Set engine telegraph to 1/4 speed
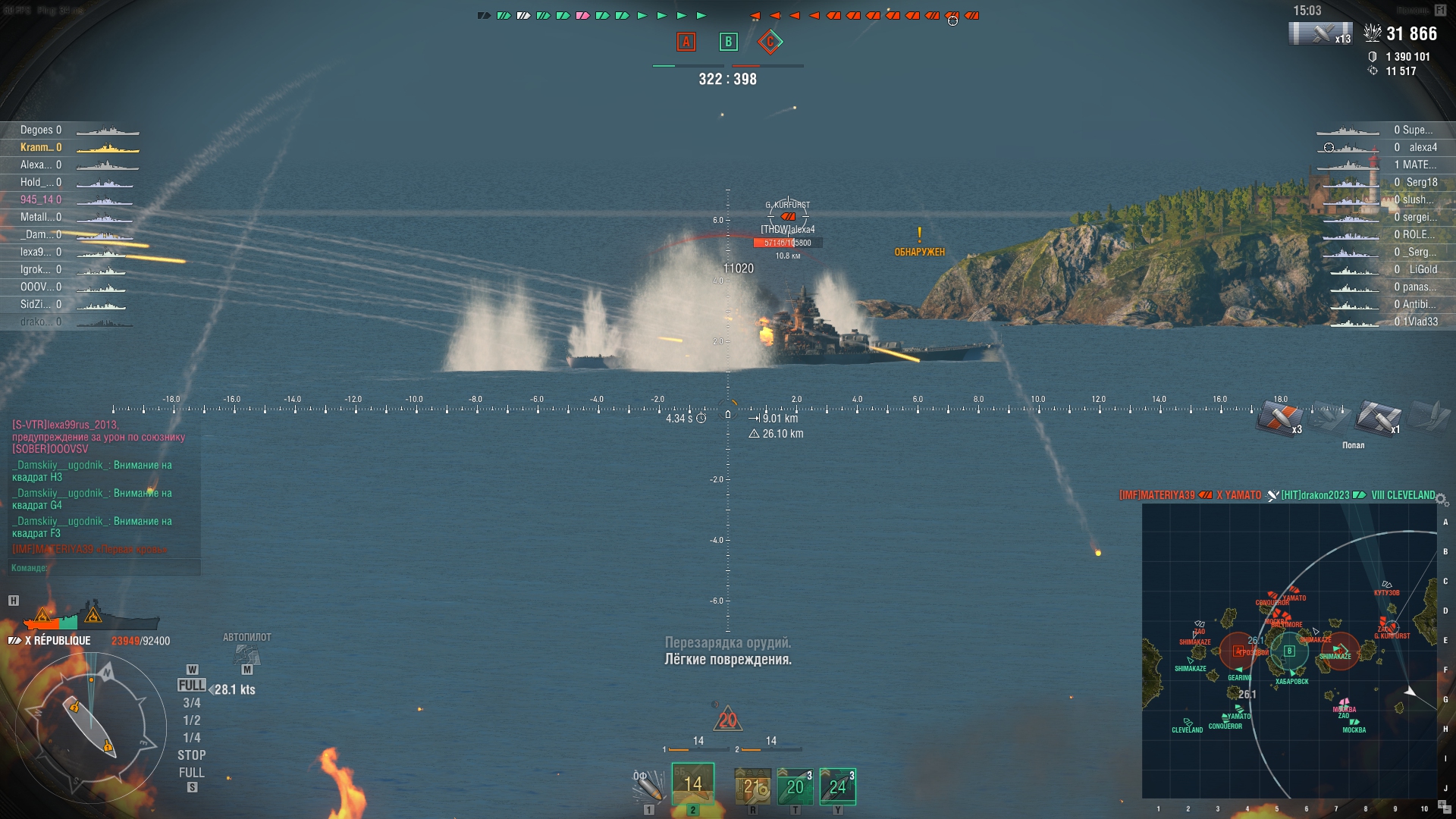 tap(192, 738)
